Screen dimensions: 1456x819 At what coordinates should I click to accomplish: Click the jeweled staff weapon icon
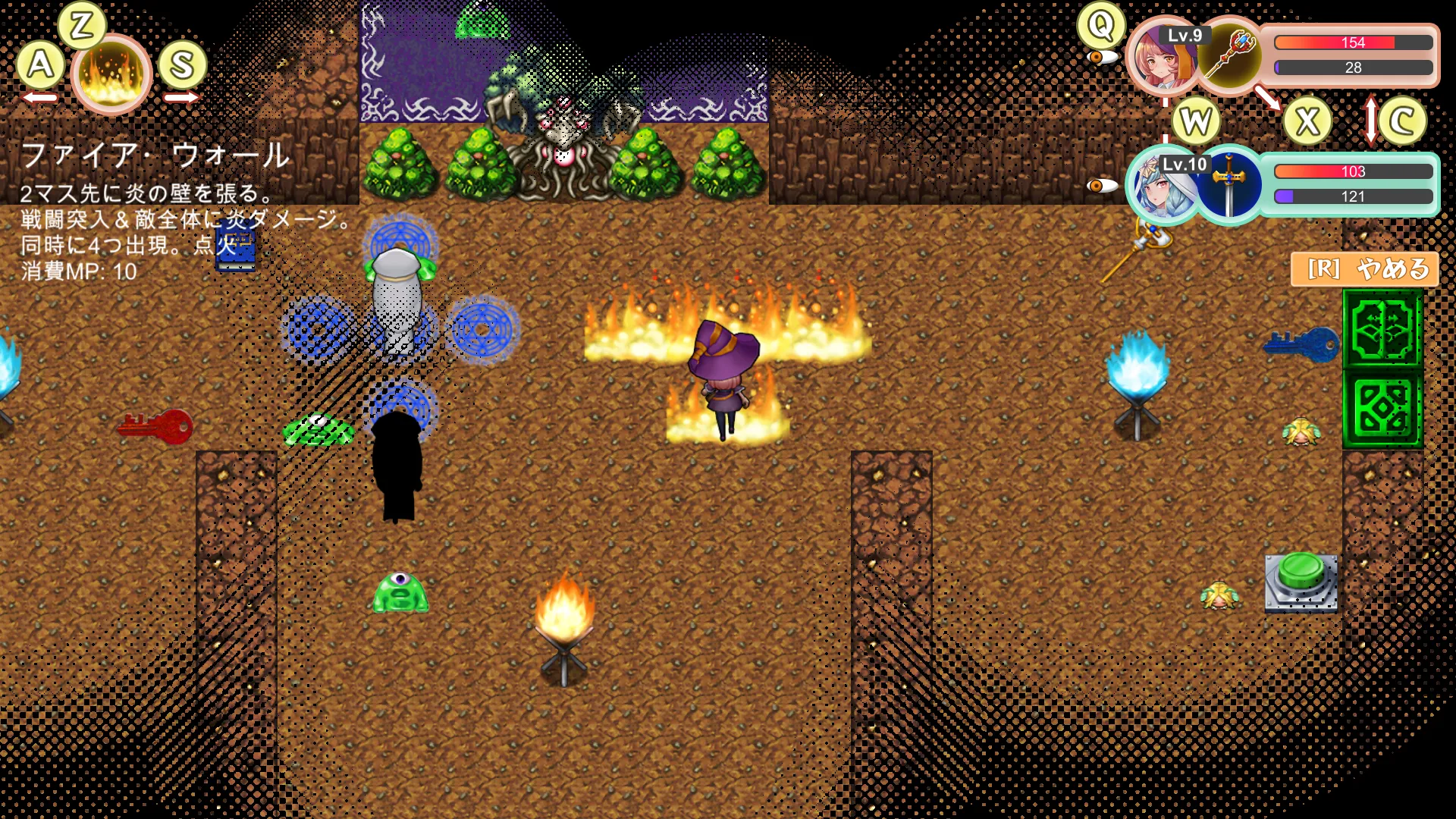point(1228,55)
